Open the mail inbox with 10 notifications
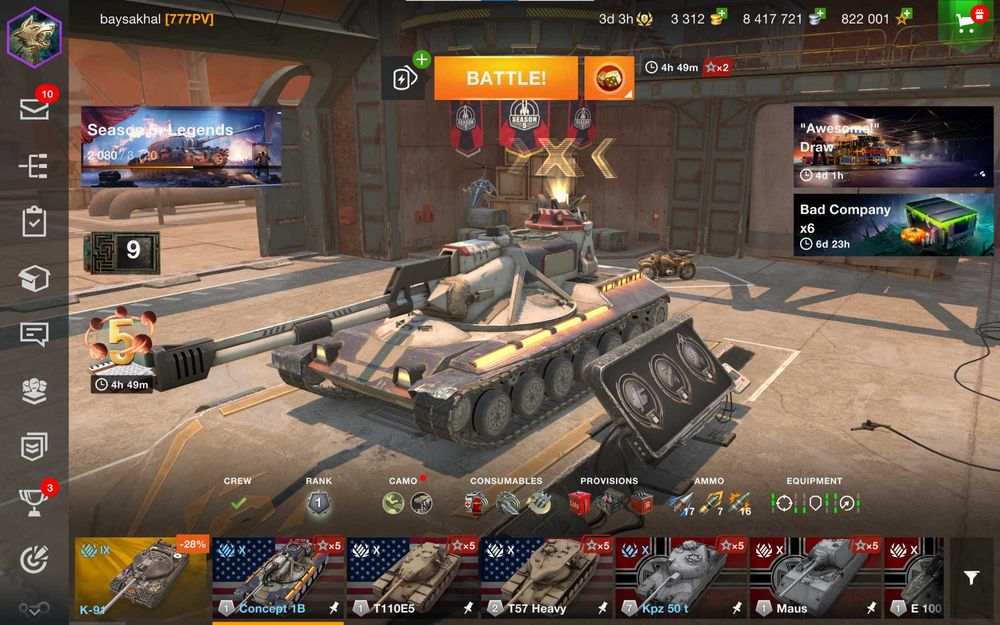The height and width of the screenshot is (625, 1000). click(34, 109)
